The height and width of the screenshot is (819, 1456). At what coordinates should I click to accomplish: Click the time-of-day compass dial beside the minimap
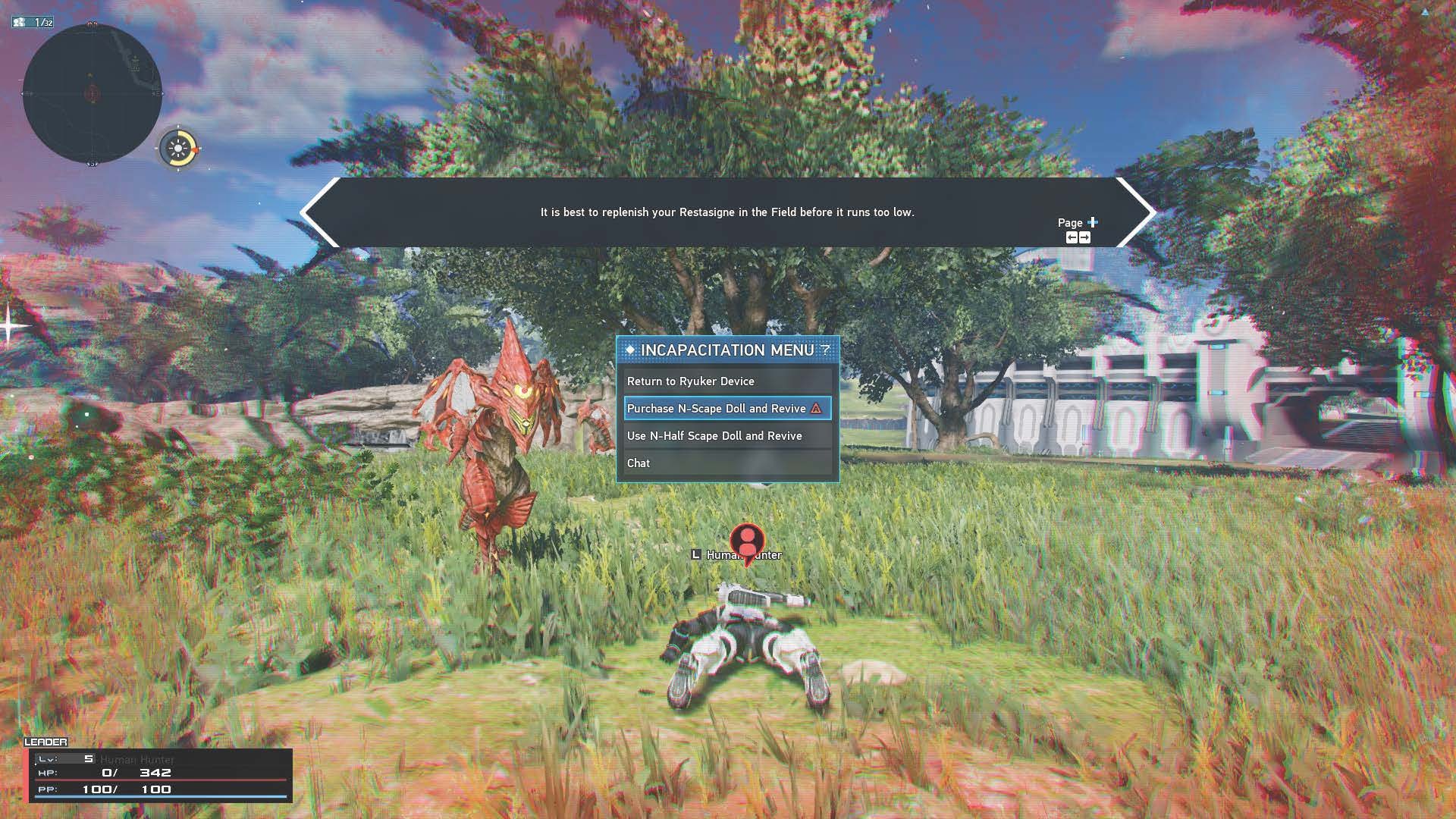[177, 149]
